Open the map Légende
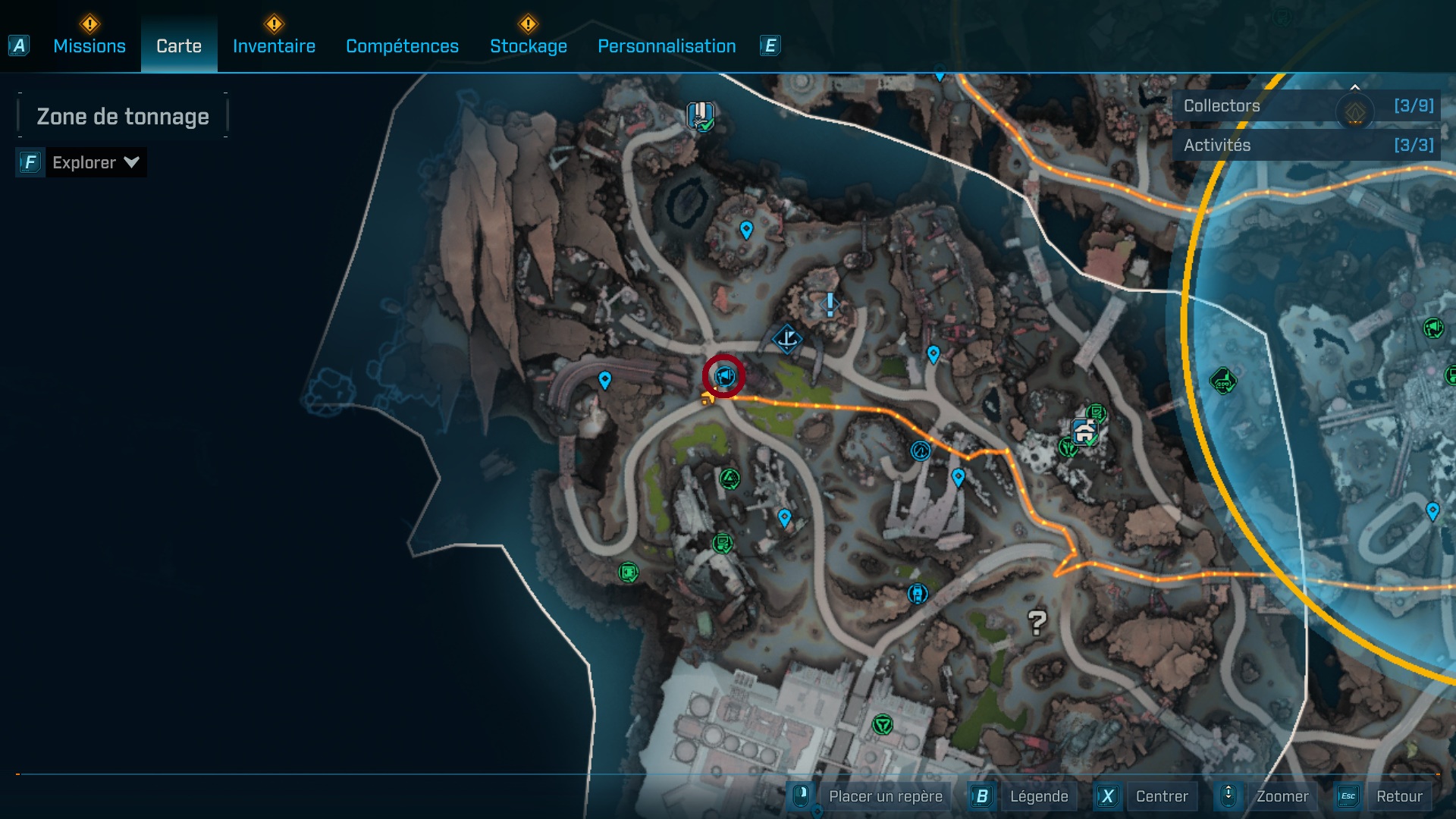The image size is (1456, 819). (x=1038, y=796)
